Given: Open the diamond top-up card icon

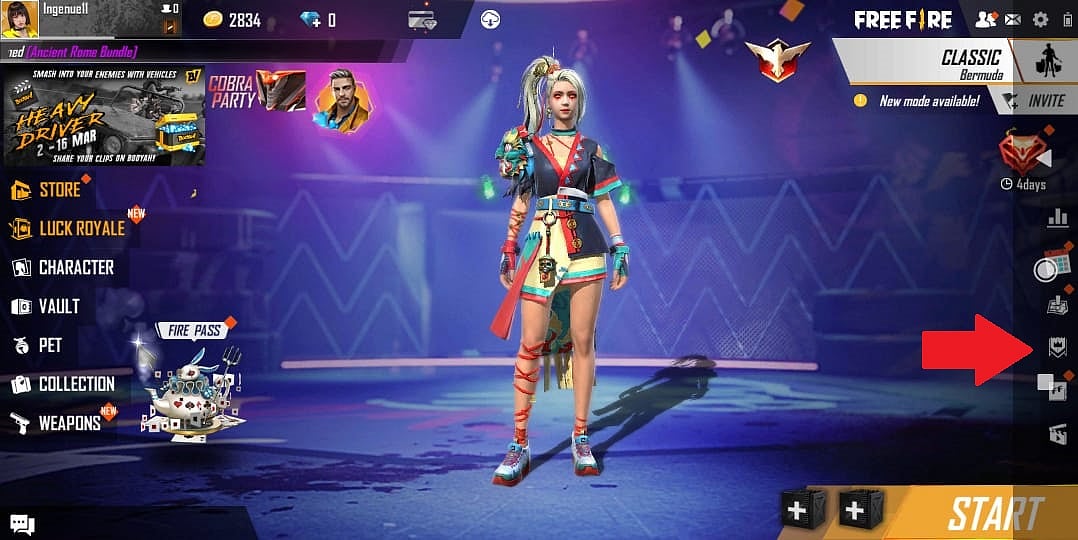Looking at the screenshot, I should pyautogui.click(x=422, y=20).
